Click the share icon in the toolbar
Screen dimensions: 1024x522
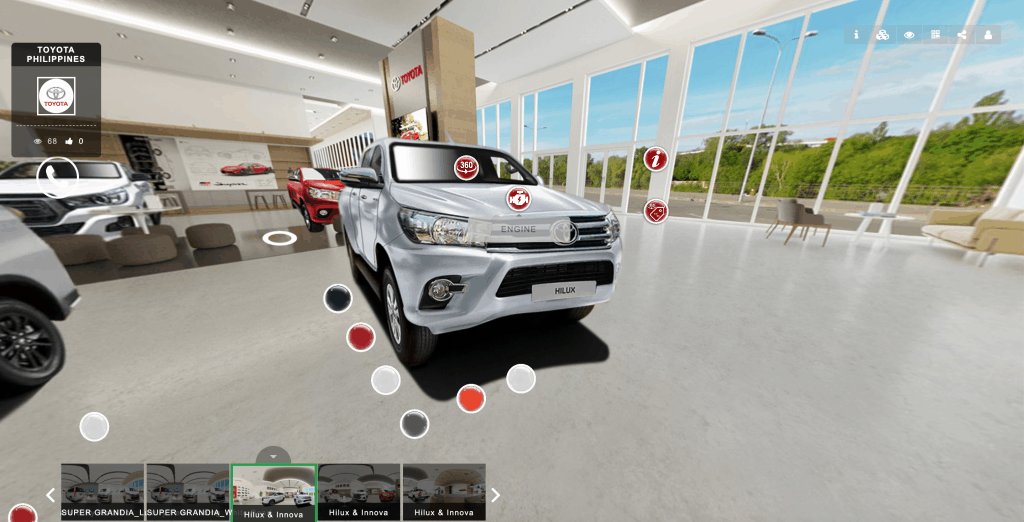[962, 35]
